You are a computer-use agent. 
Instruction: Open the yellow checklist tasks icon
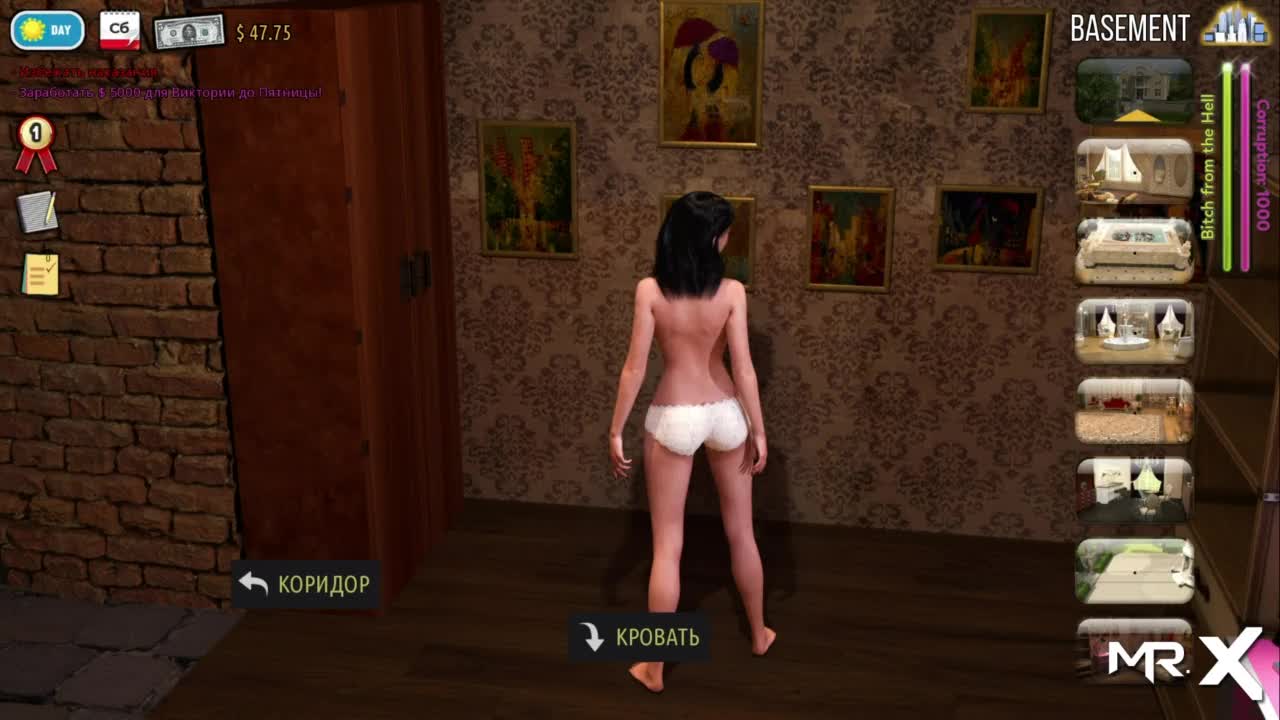click(x=40, y=273)
